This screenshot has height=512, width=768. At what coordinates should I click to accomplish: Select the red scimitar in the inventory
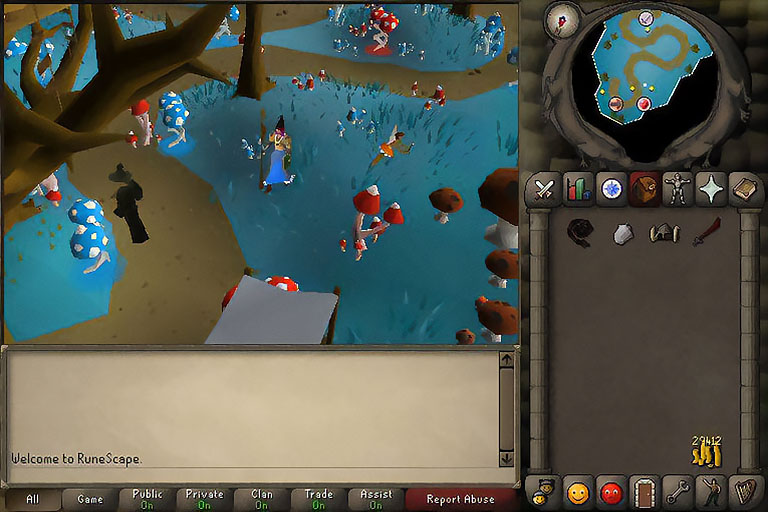pos(706,233)
